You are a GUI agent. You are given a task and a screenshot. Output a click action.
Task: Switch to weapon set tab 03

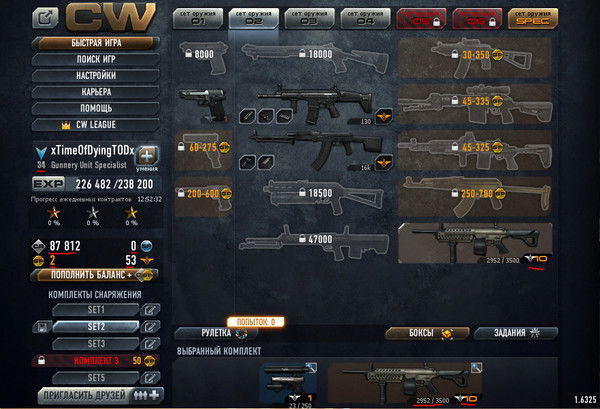tap(309, 18)
